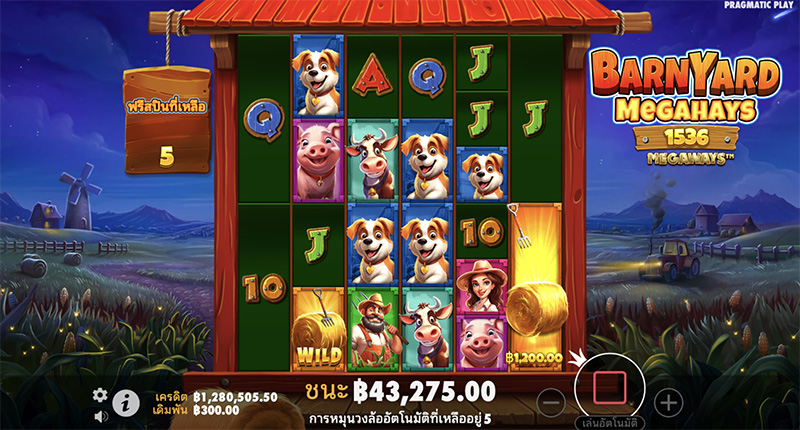Open the game info panel
Screen dimensions: 800x430
click(126, 403)
